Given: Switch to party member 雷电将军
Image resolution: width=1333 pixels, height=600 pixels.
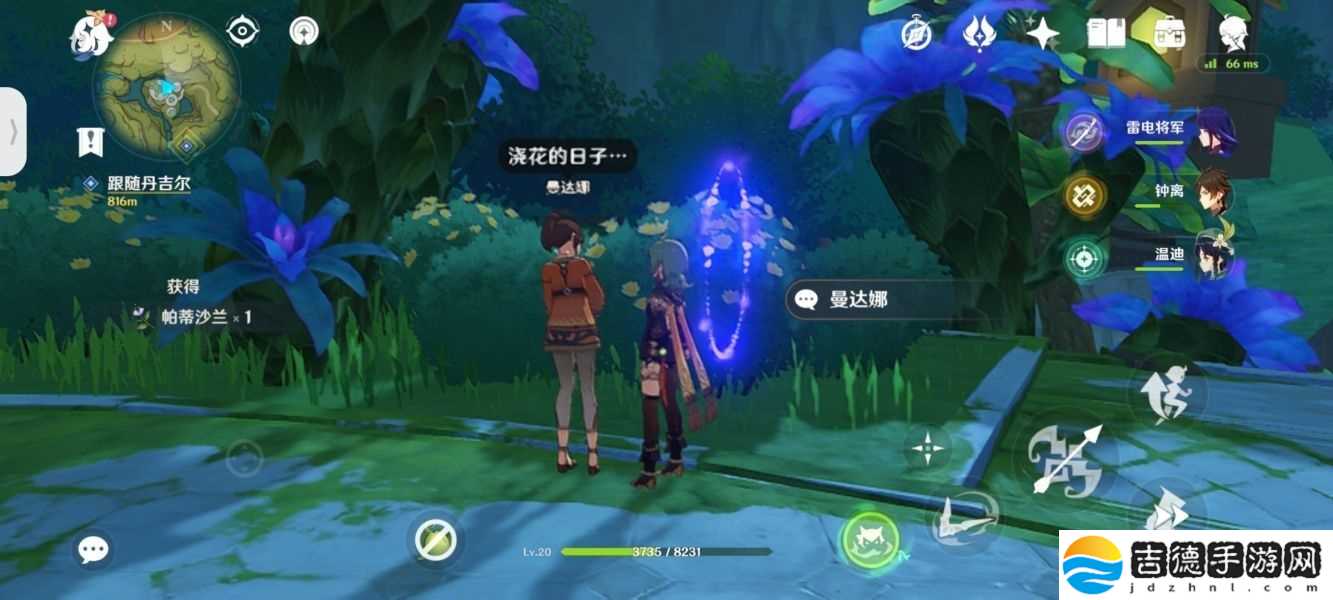Looking at the screenshot, I should click(1150, 130).
